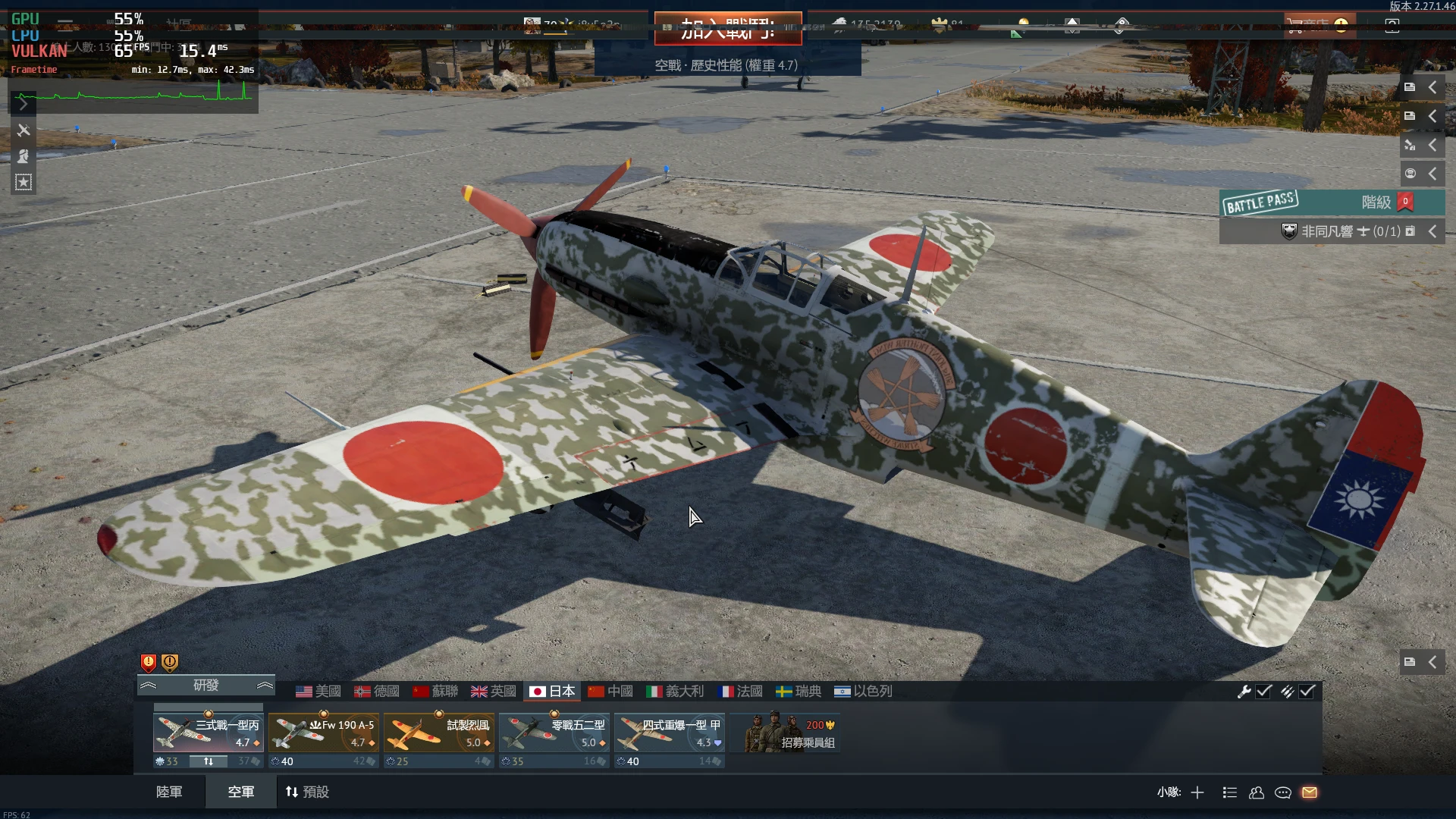Switch to the 陸軍 army tab
The image size is (1456, 819).
click(169, 792)
